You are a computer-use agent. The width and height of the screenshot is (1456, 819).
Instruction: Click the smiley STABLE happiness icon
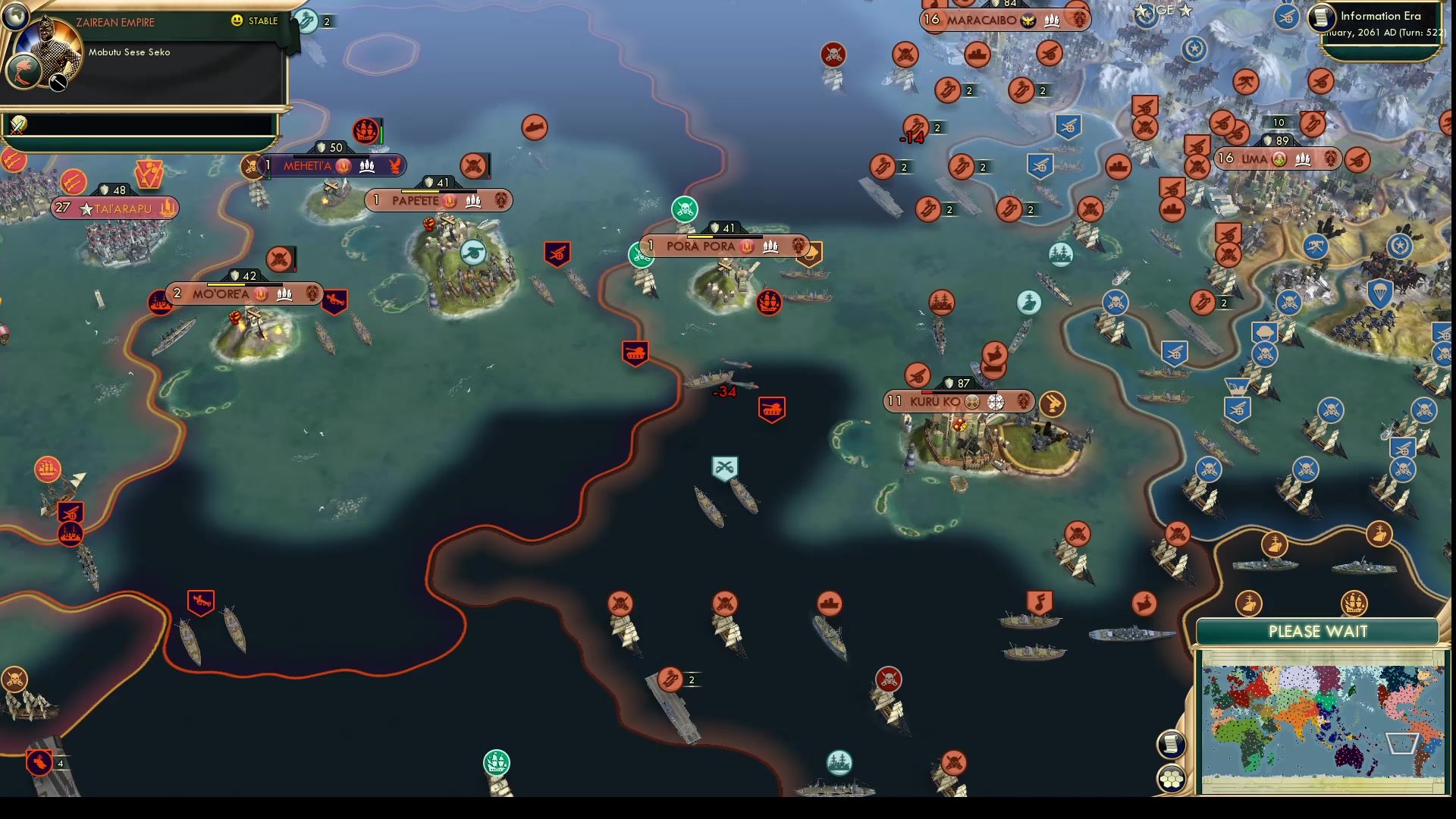[239, 21]
